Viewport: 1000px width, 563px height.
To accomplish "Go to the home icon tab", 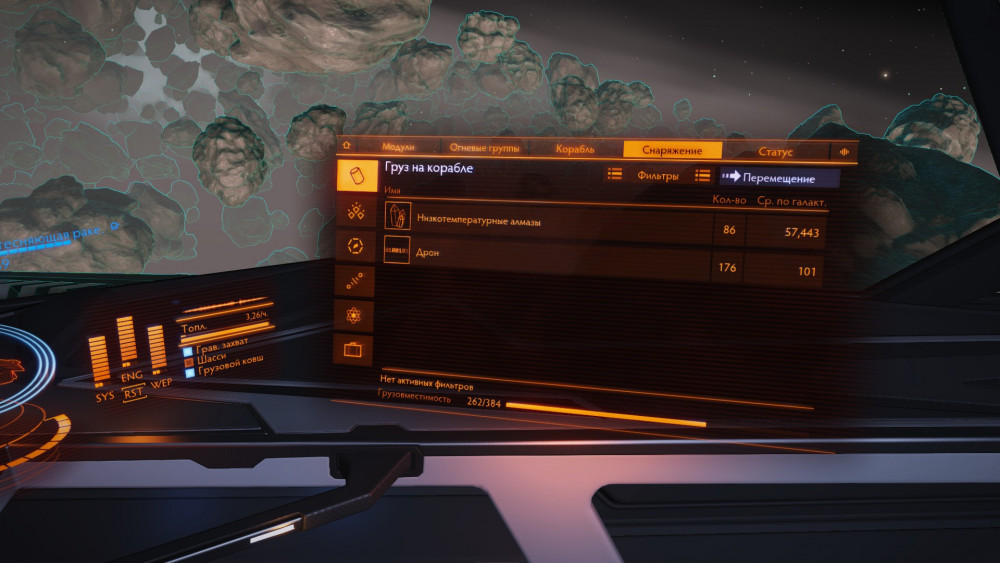I will 347,148.
